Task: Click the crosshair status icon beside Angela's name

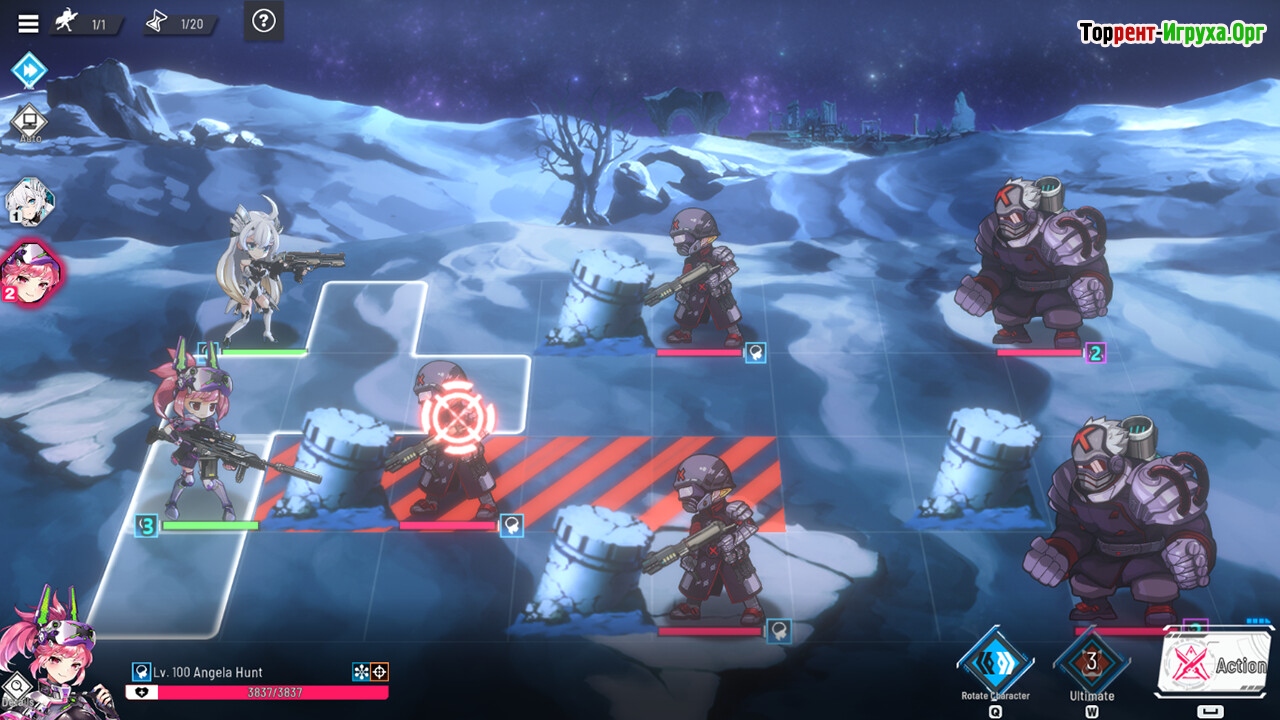Action: pyautogui.click(x=379, y=672)
